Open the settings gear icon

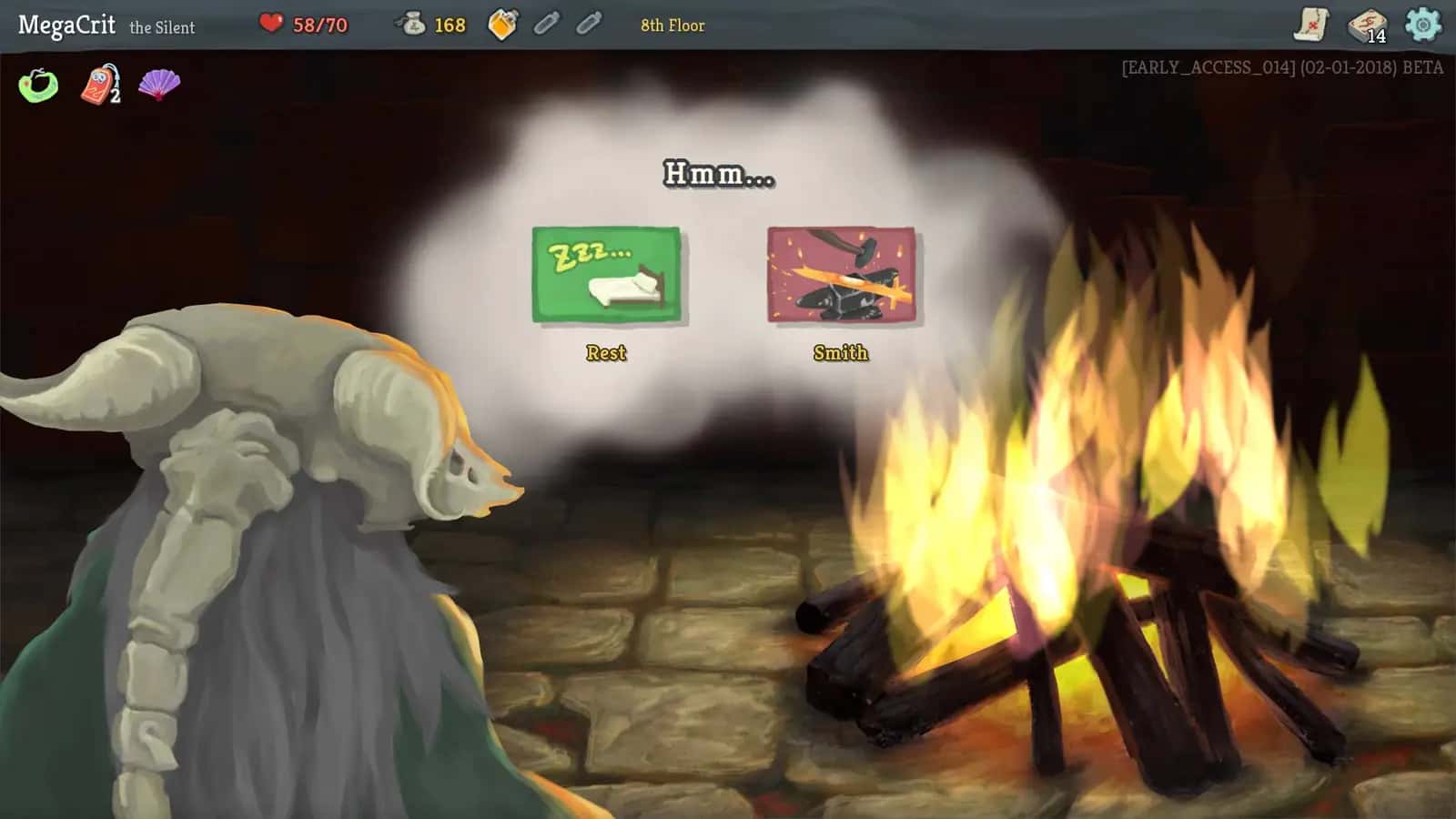[1421, 25]
